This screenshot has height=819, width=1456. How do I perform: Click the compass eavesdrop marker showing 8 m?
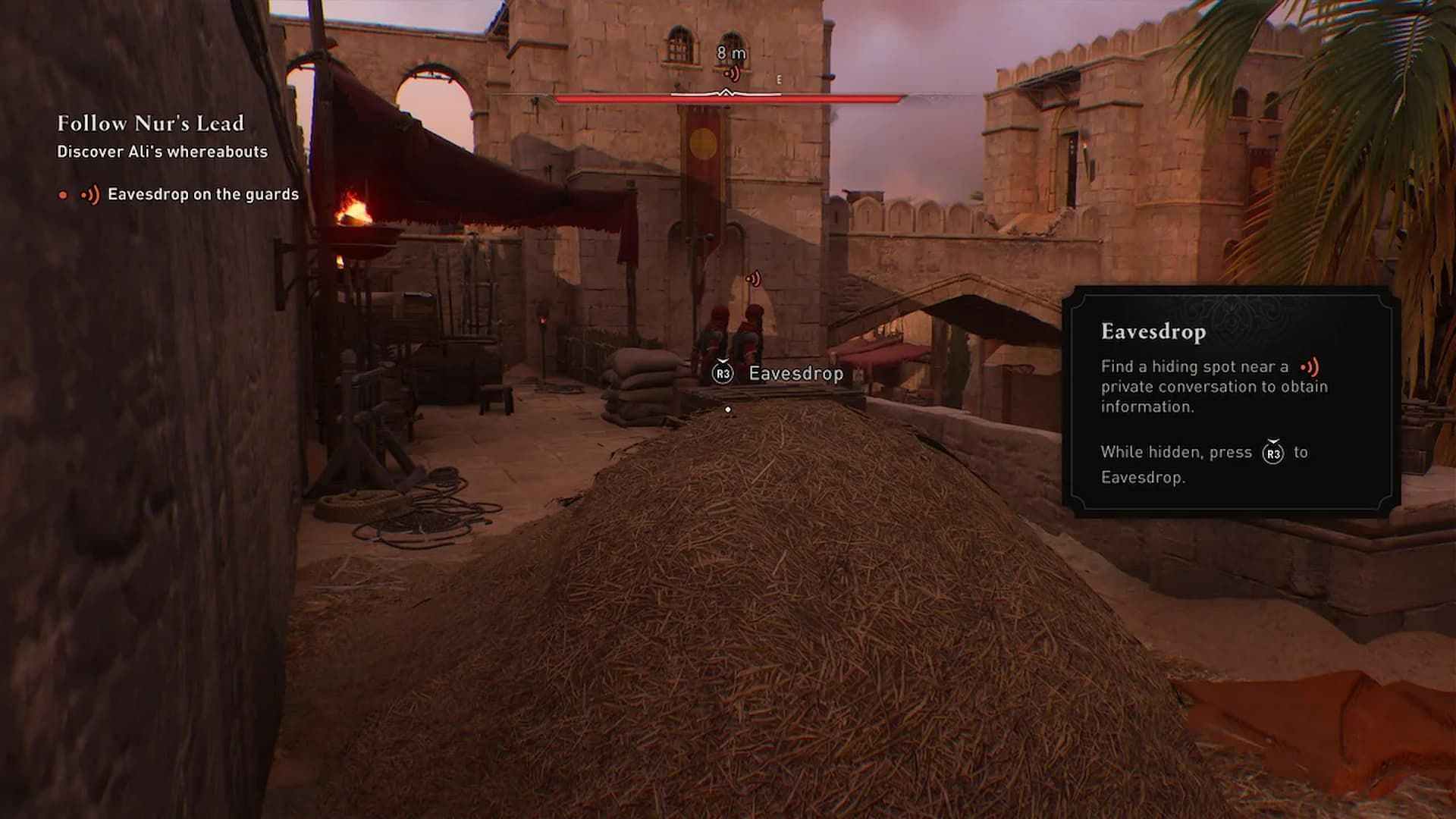coord(732,74)
